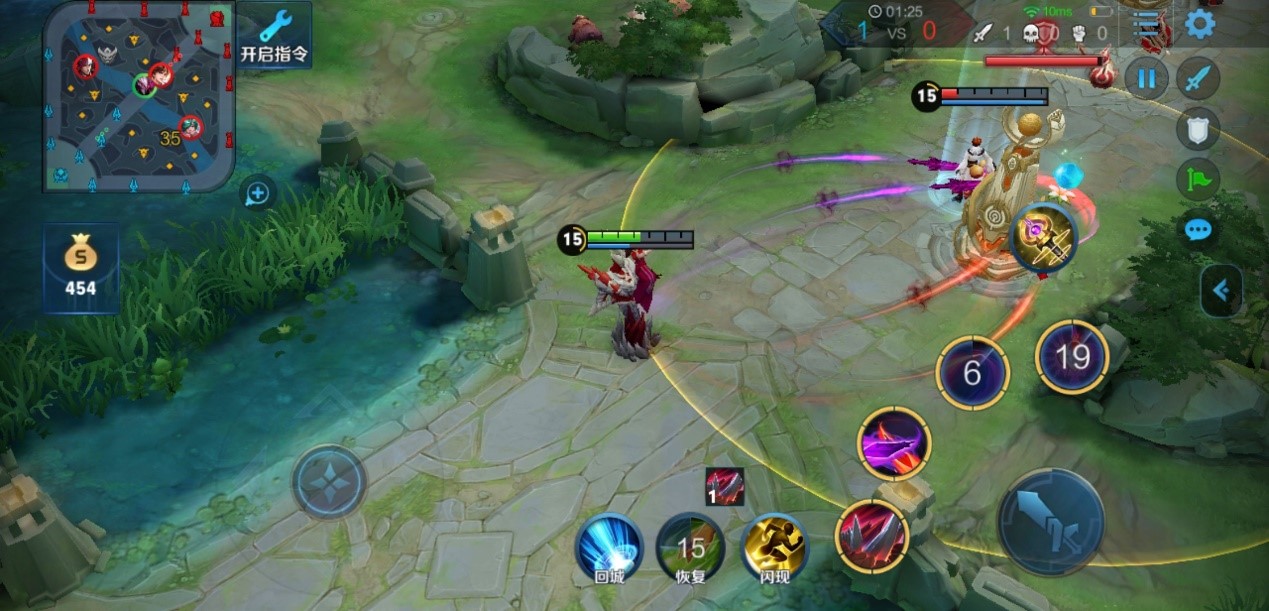Open the chat speech bubble
This screenshot has width=1269, height=611.
[1197, 230]
